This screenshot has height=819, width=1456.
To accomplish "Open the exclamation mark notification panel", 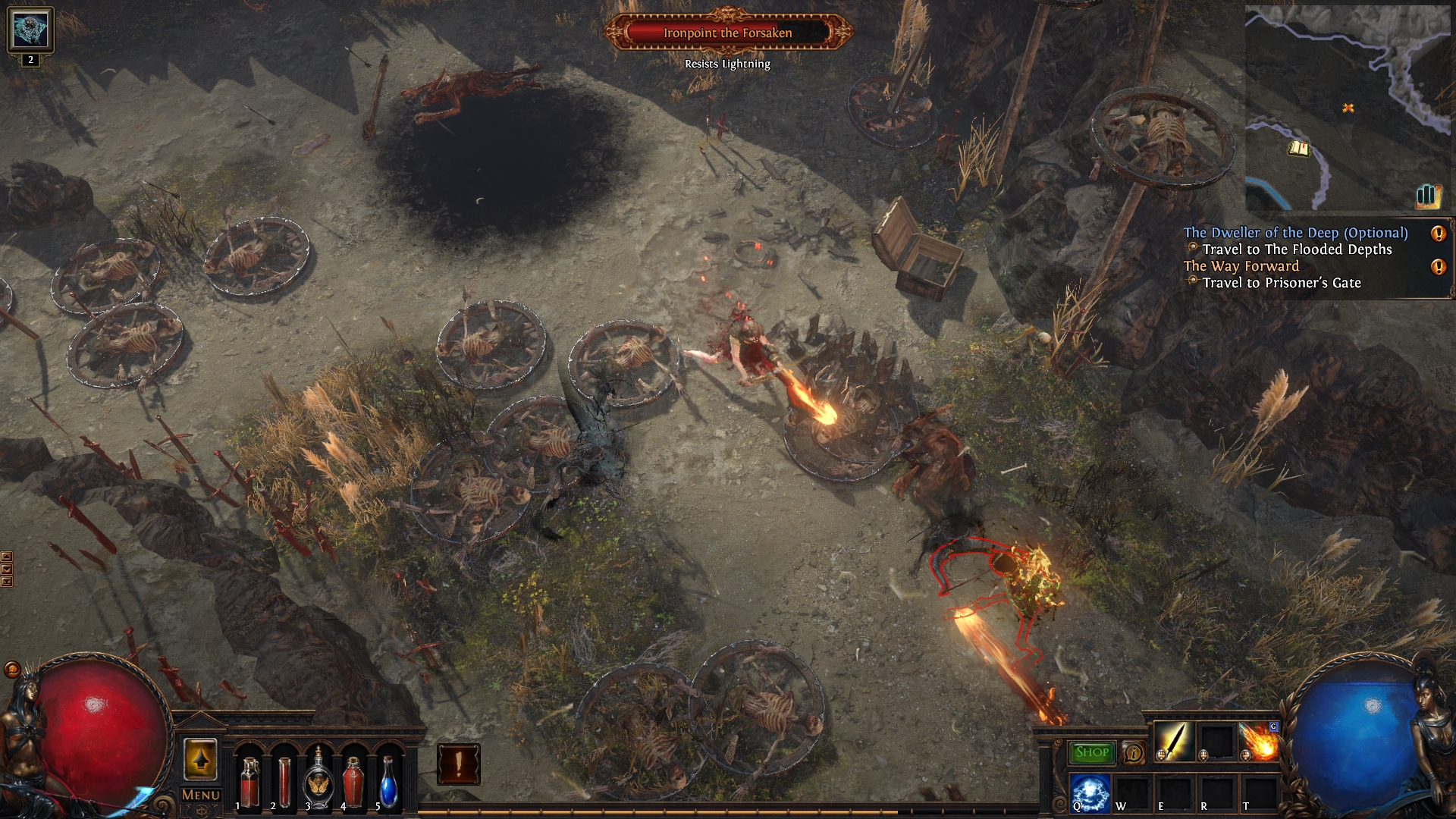I will 458,764.
